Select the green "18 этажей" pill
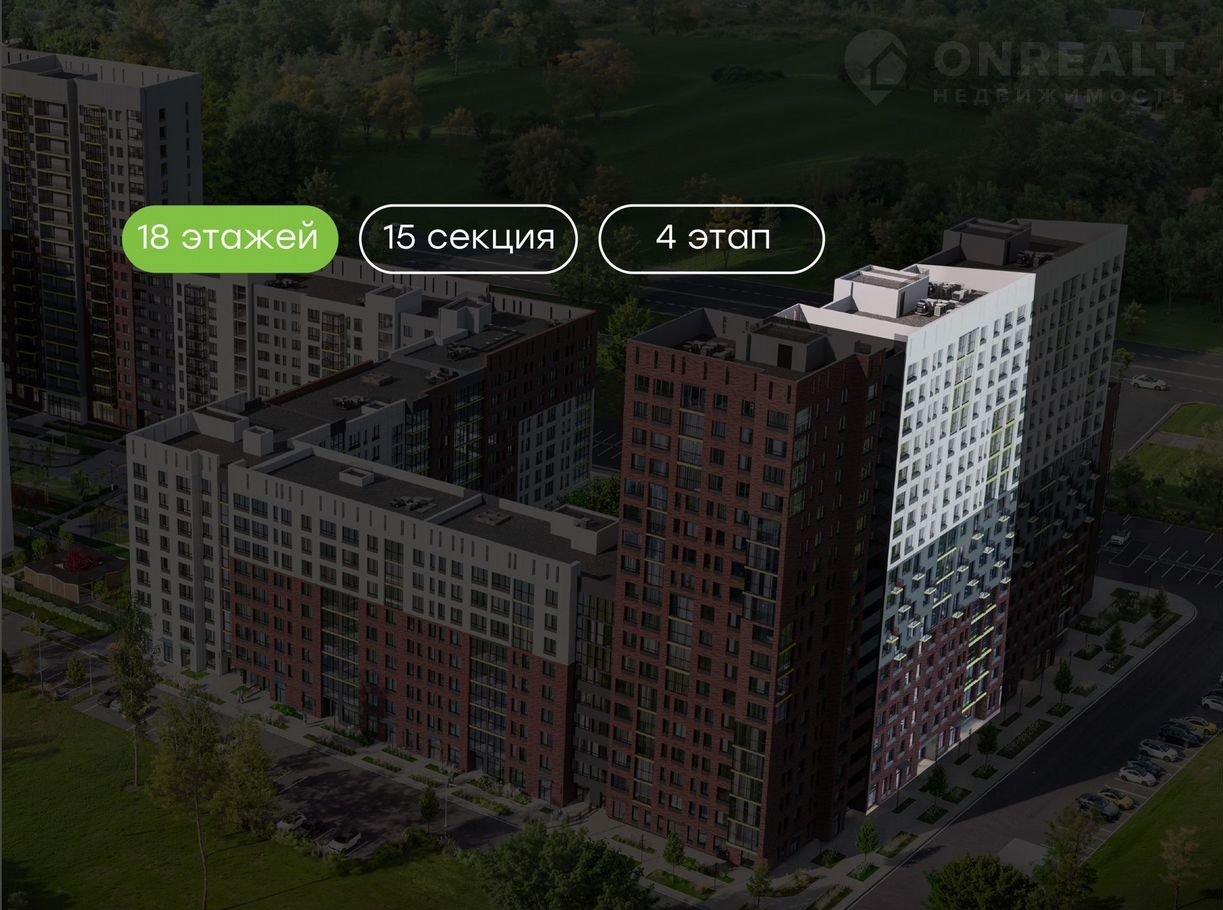This screenshot has width=1223, height=910. pos(229,239)
